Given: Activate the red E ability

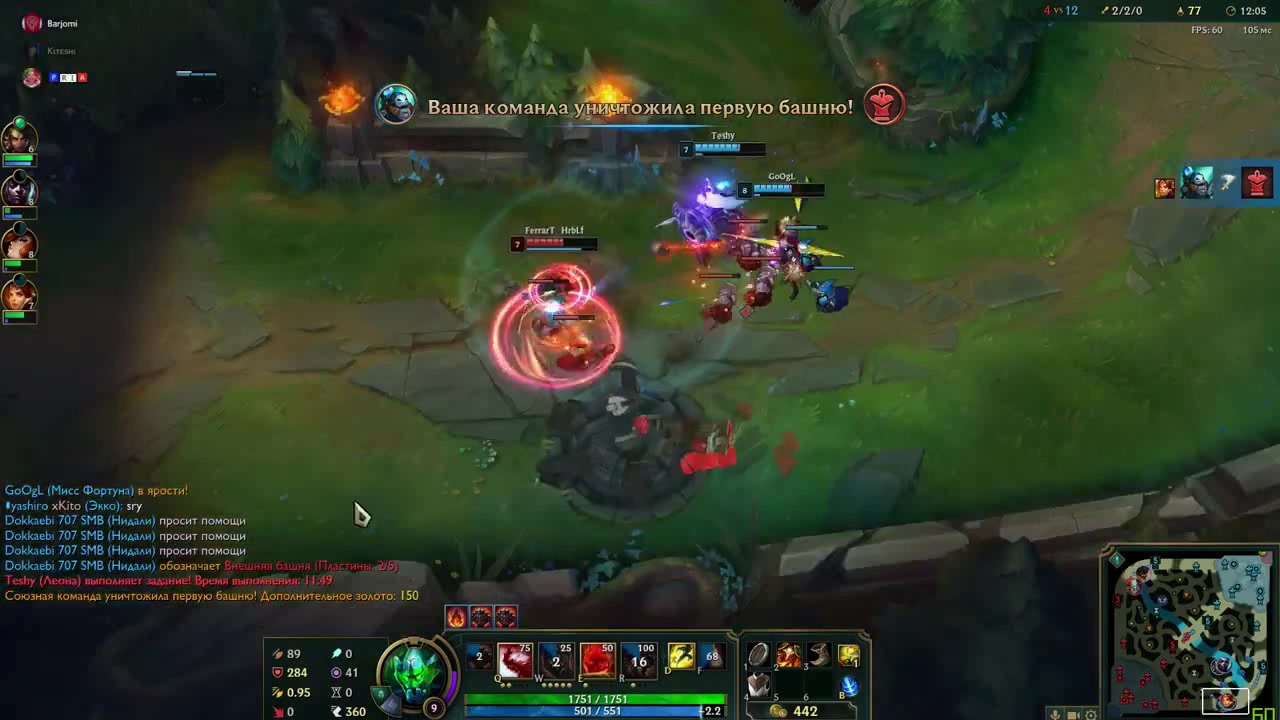Looking at the screenshot, I should pyautogui.click(x=597, y=659).
